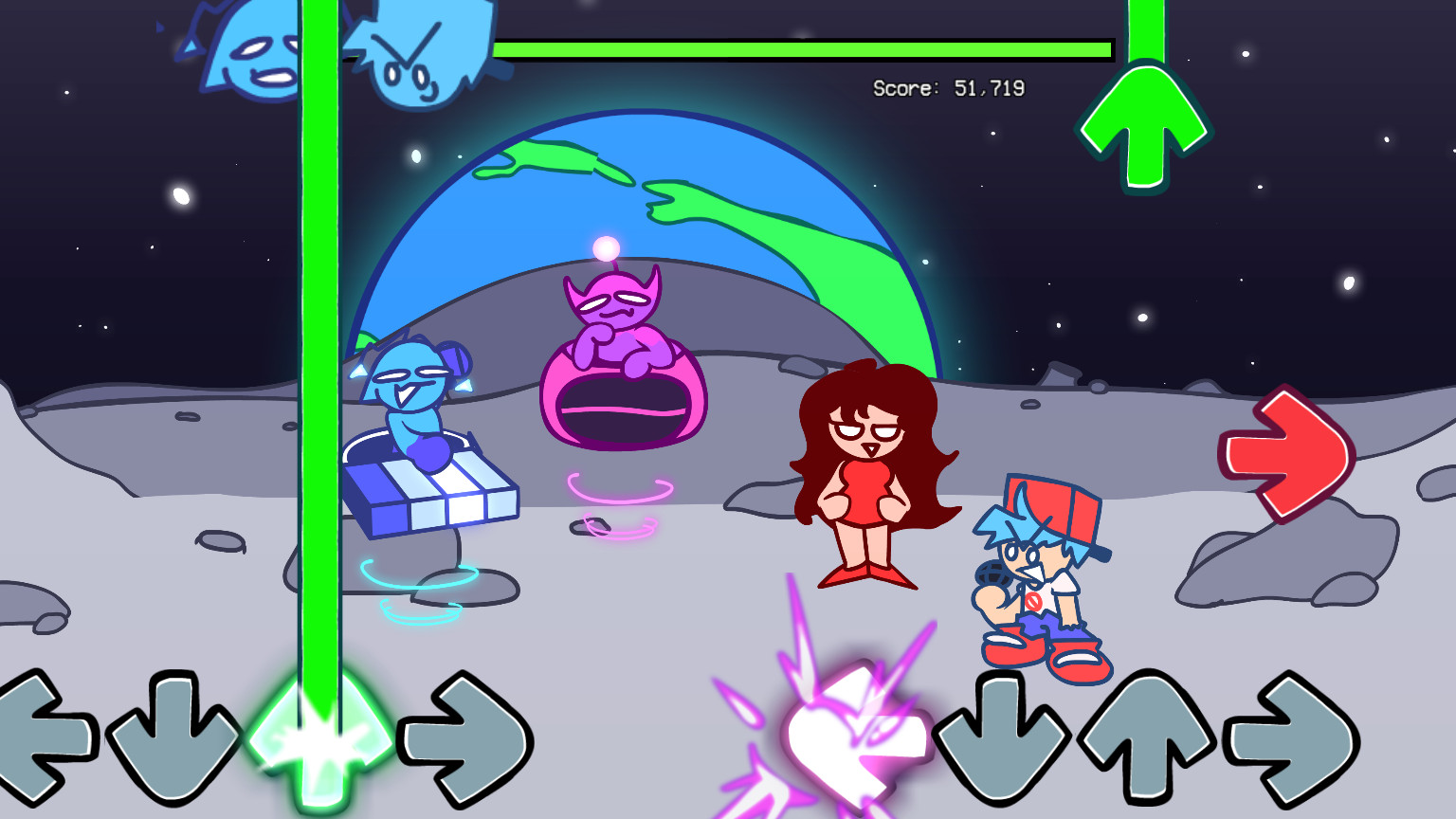
Task: Click the Score text display
Action: click(x=948, y=88)
